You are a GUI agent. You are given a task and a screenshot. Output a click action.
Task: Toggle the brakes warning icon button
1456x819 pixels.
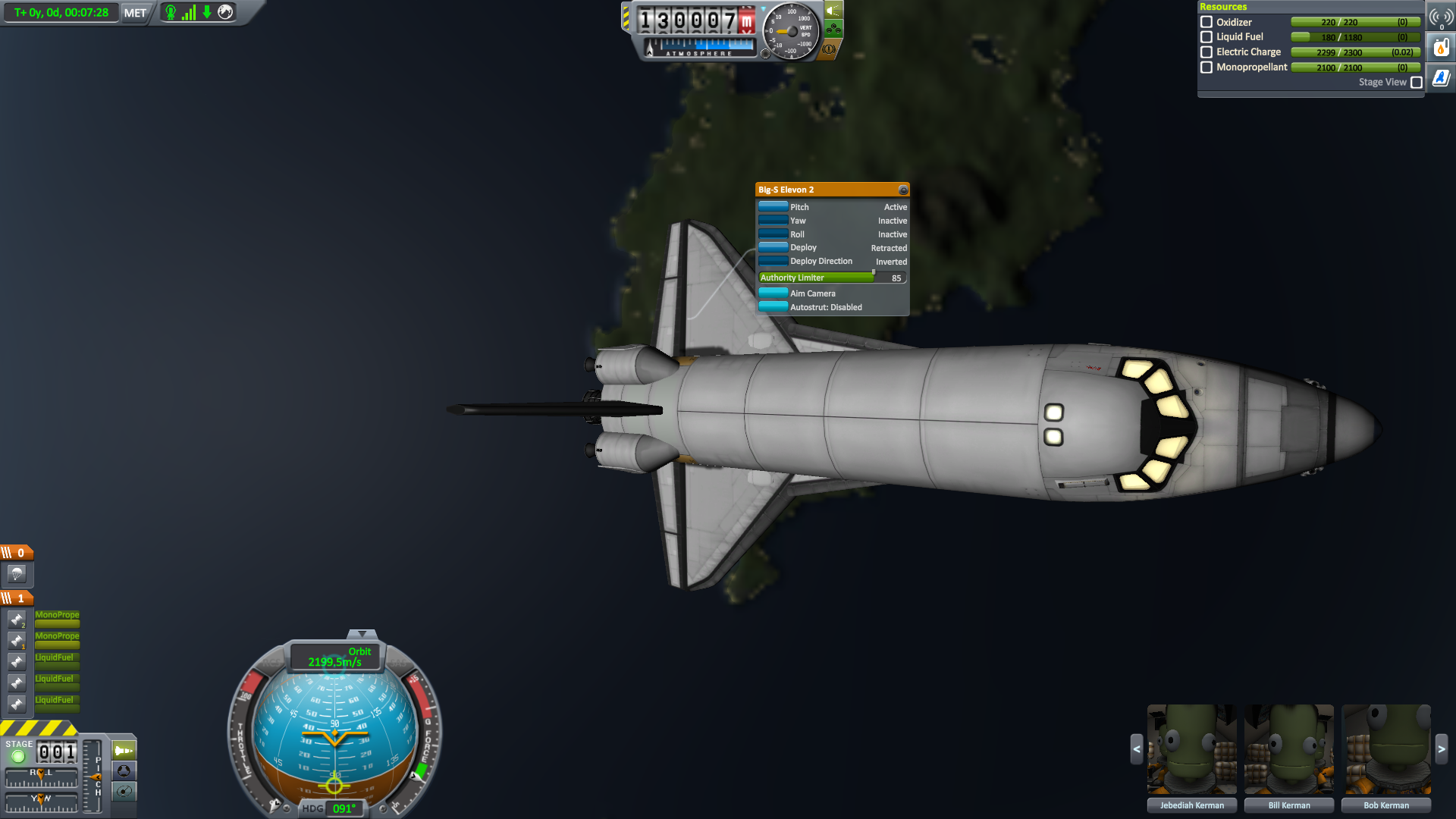click(x=829, y=49)
